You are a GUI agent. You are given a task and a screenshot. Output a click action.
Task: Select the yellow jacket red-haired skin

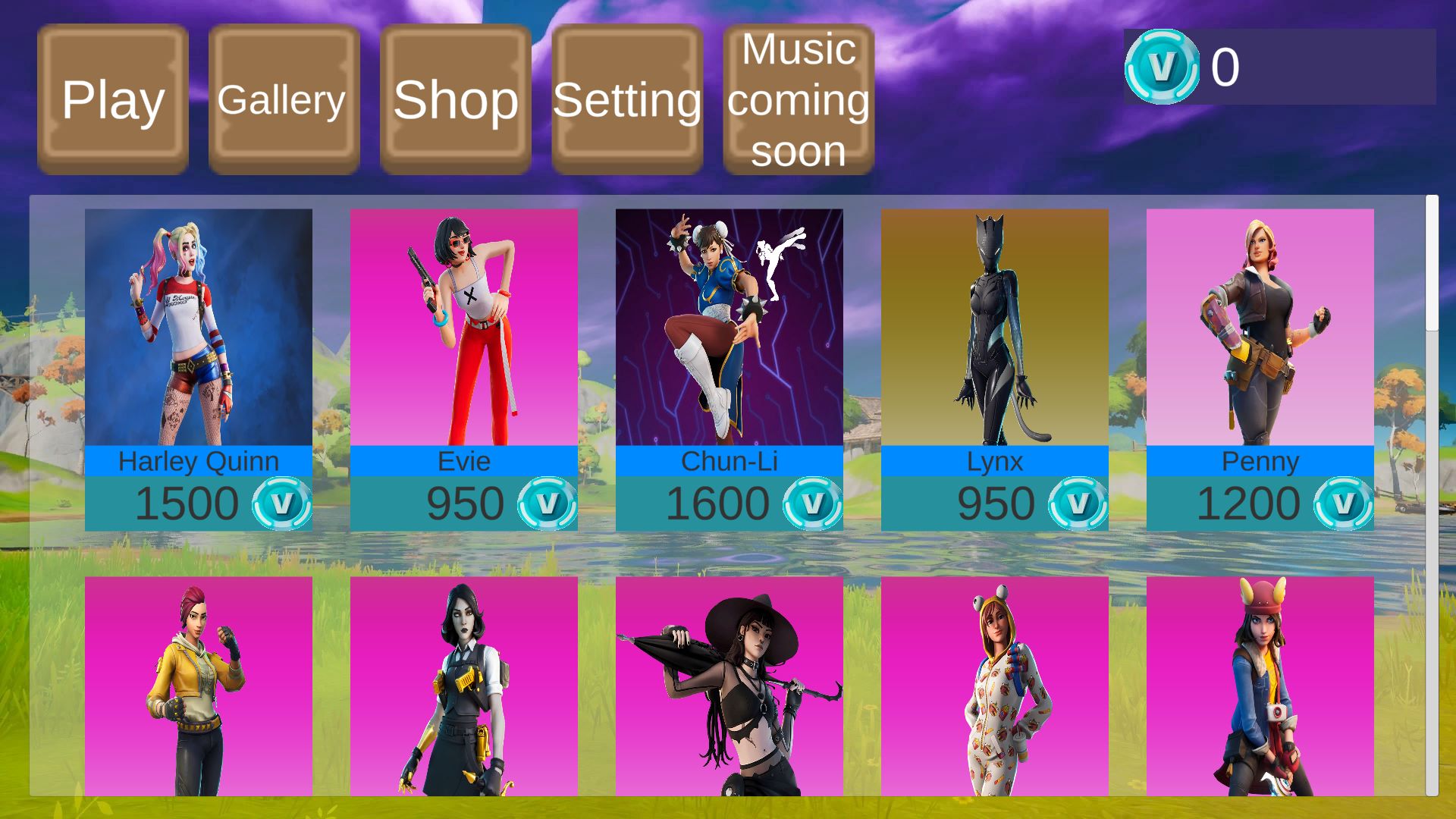(x=199, y=686)
